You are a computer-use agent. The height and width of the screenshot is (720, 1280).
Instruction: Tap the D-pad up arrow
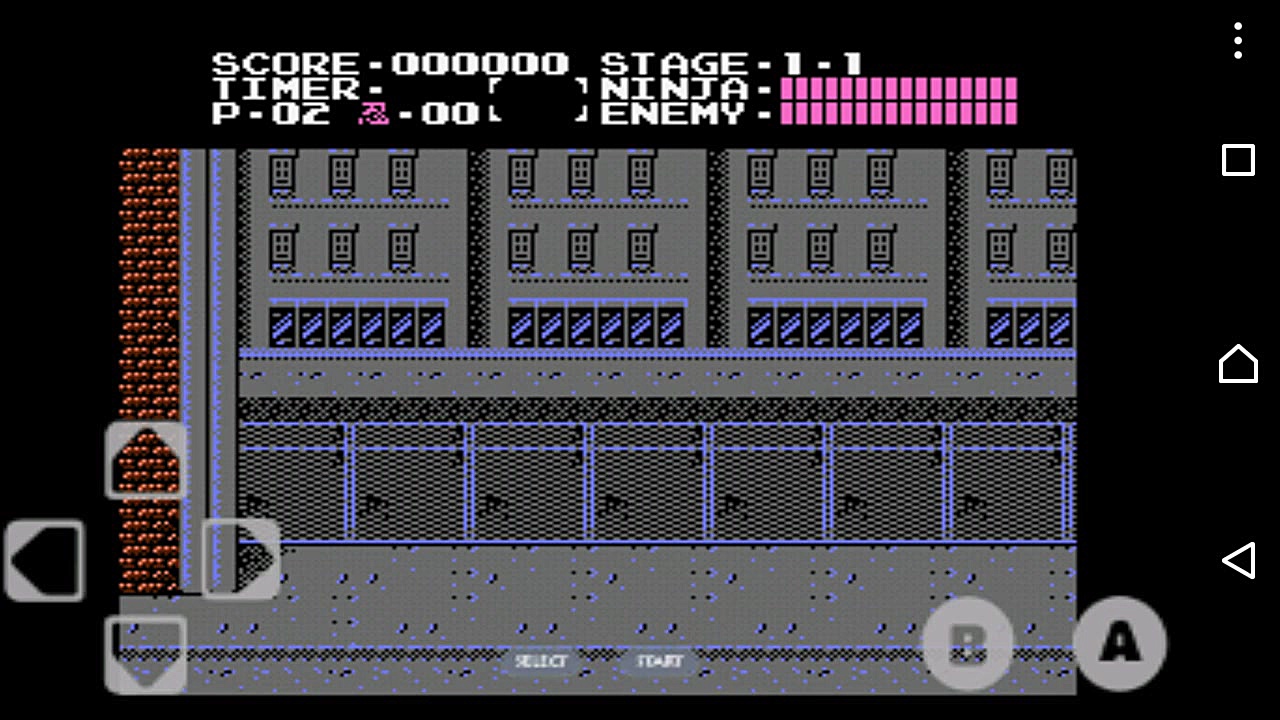146,460
